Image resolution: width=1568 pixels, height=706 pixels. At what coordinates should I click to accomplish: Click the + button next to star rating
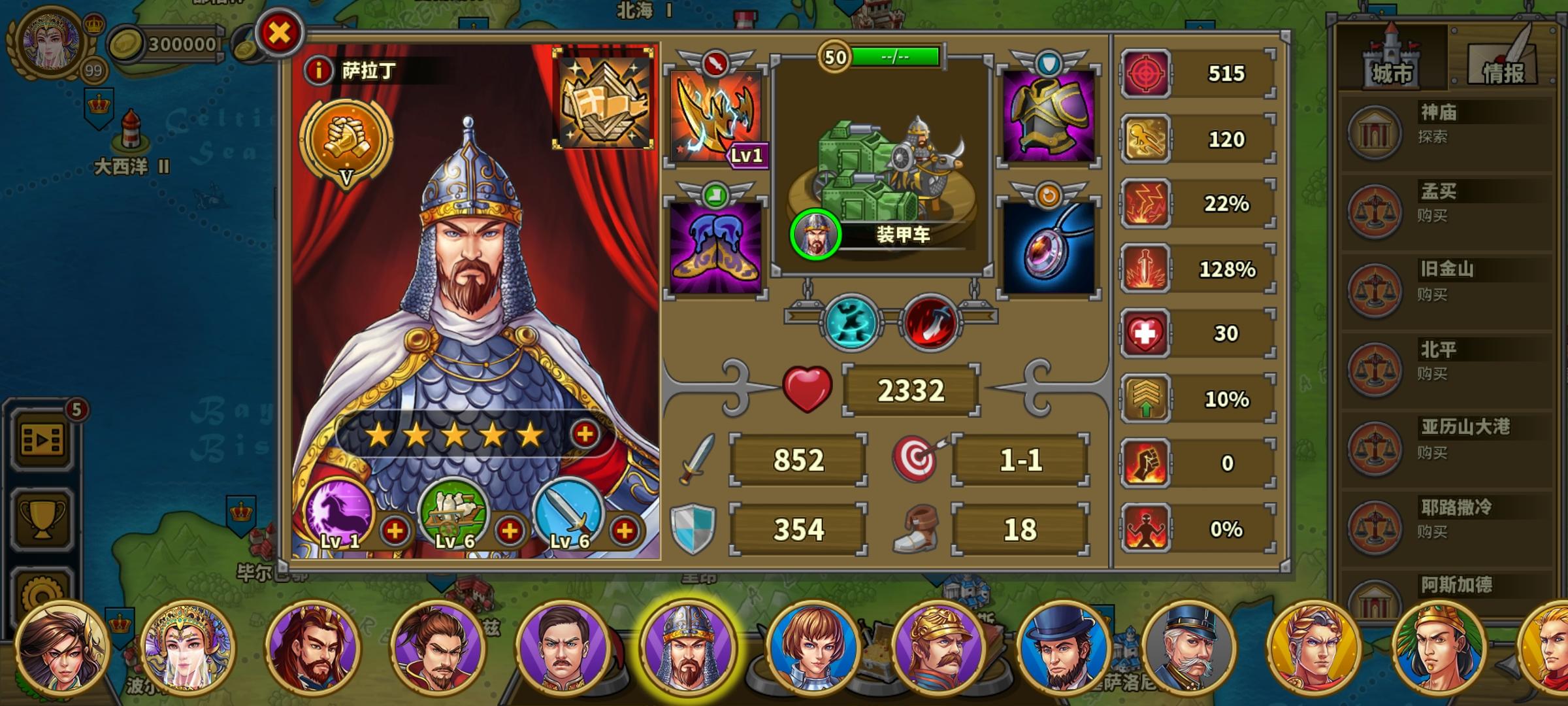[585, 433]
